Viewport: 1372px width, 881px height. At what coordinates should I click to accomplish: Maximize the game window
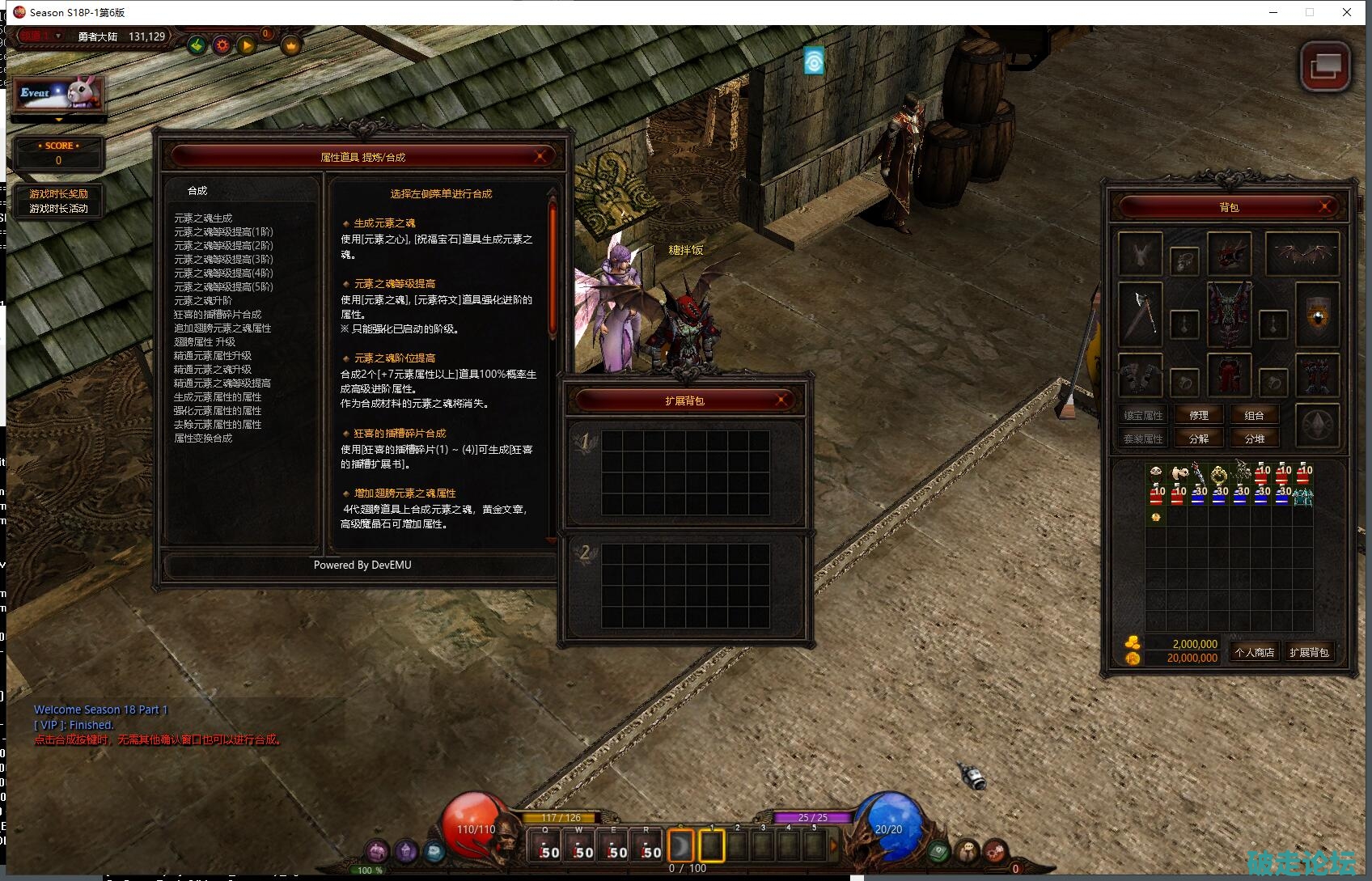point(1310,12)
